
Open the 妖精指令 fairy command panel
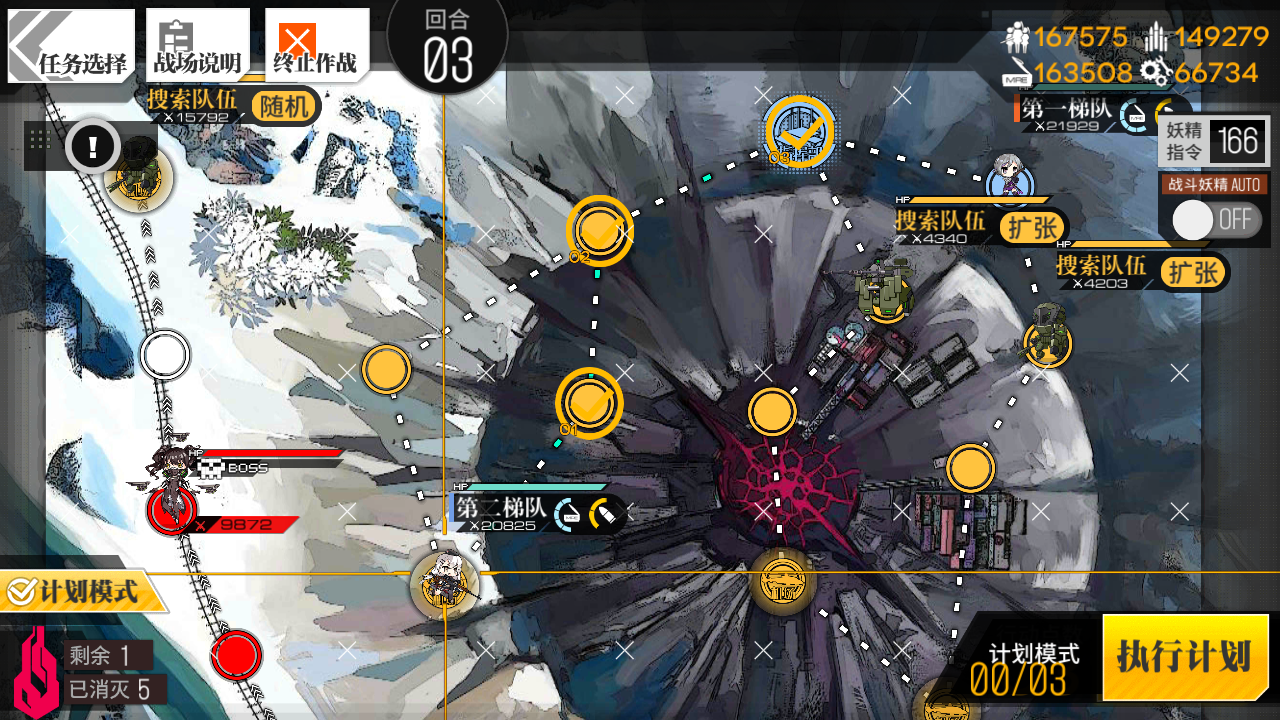[1214, 142]
